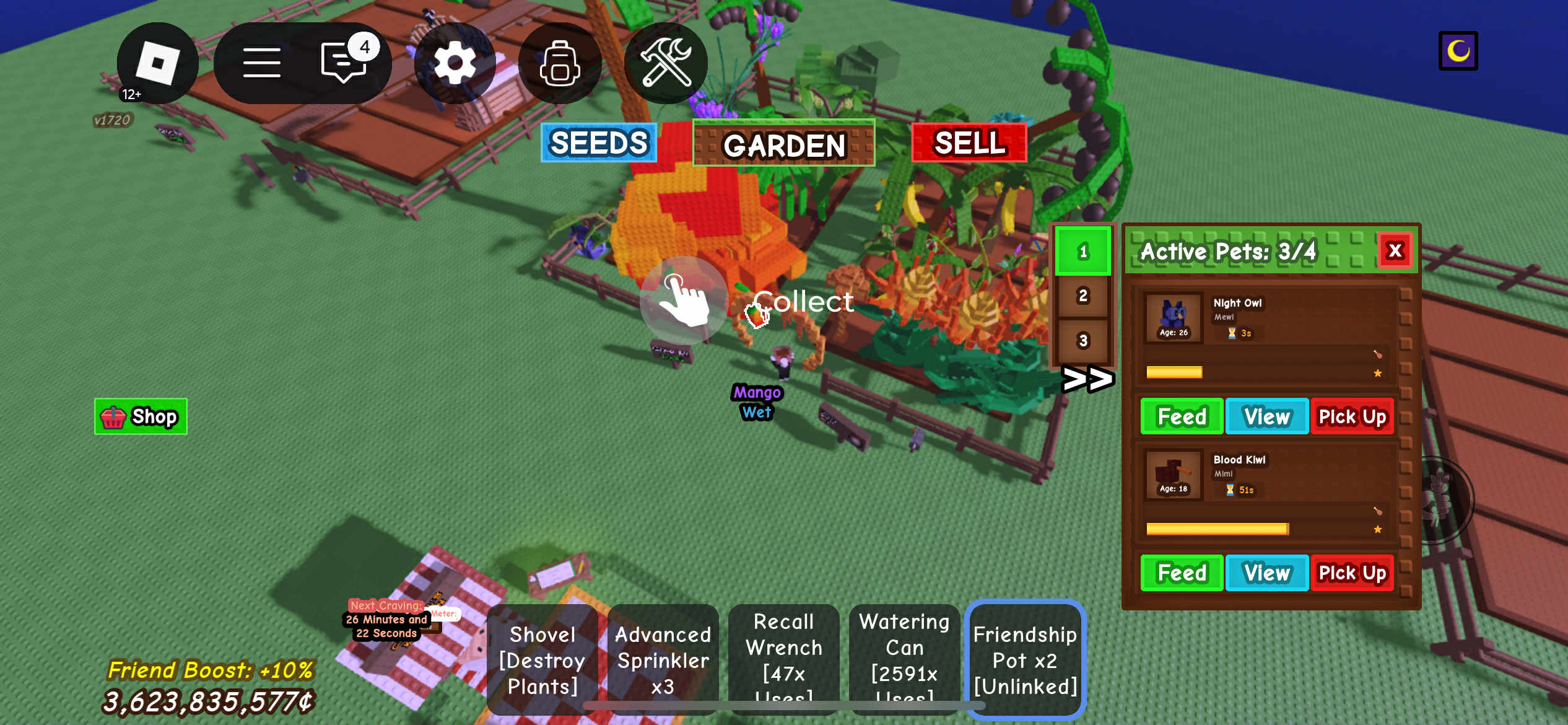Open the chat with 4 notifications

344,63
